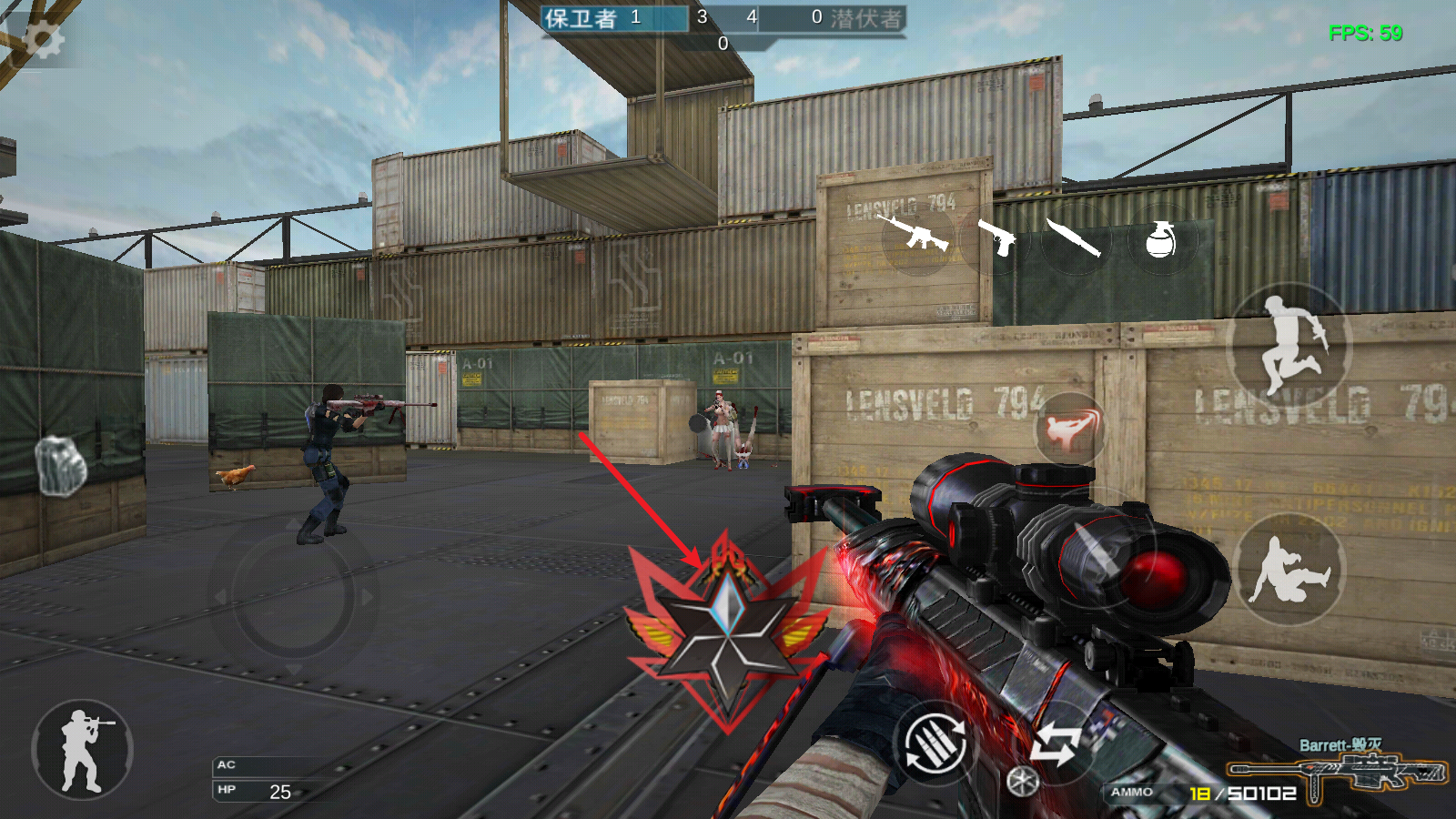
Task: Equip the combat knife
Action: pyautogui.click(x=1074, y=238)
